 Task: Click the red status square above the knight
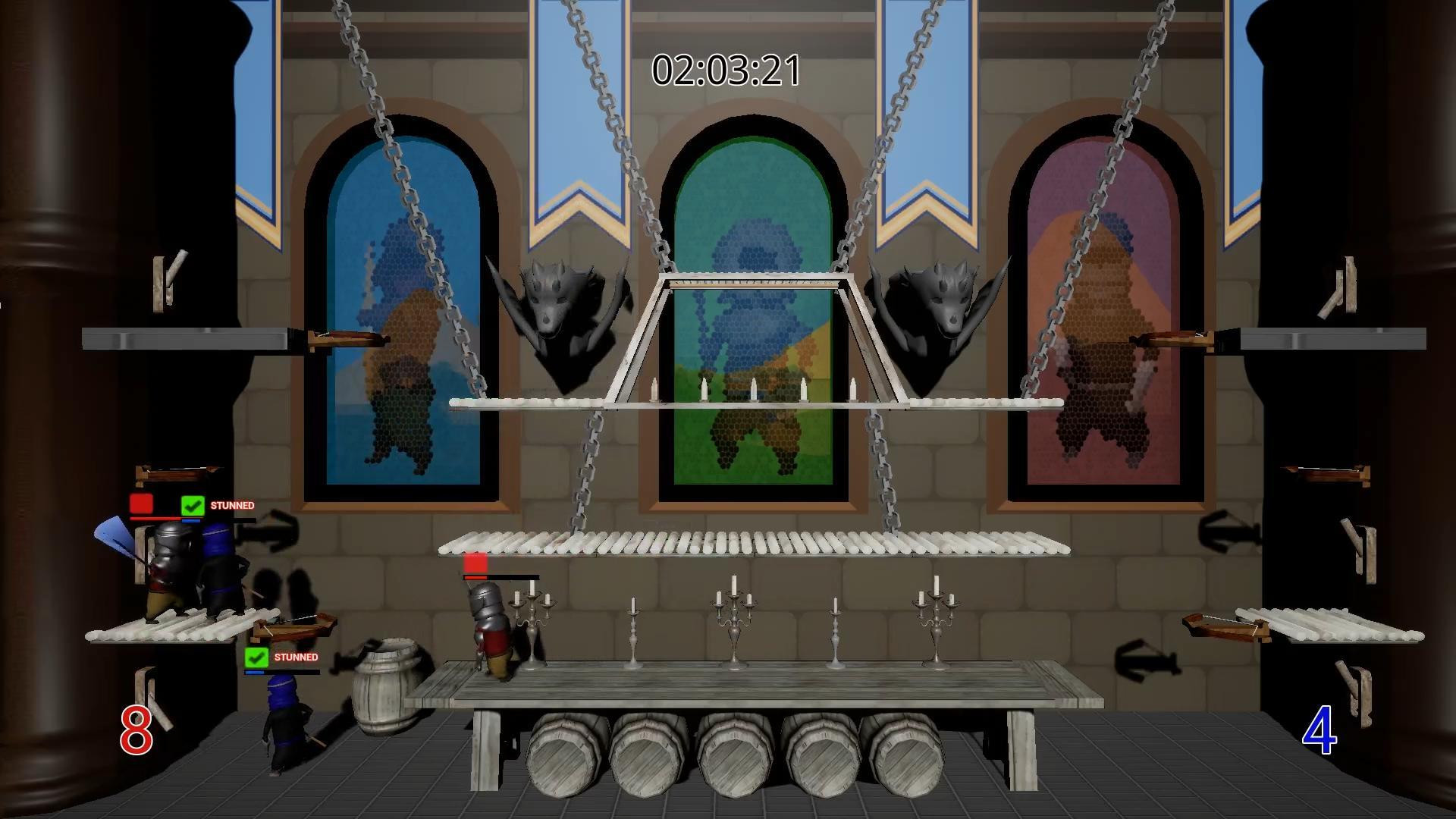pos(140,503)
